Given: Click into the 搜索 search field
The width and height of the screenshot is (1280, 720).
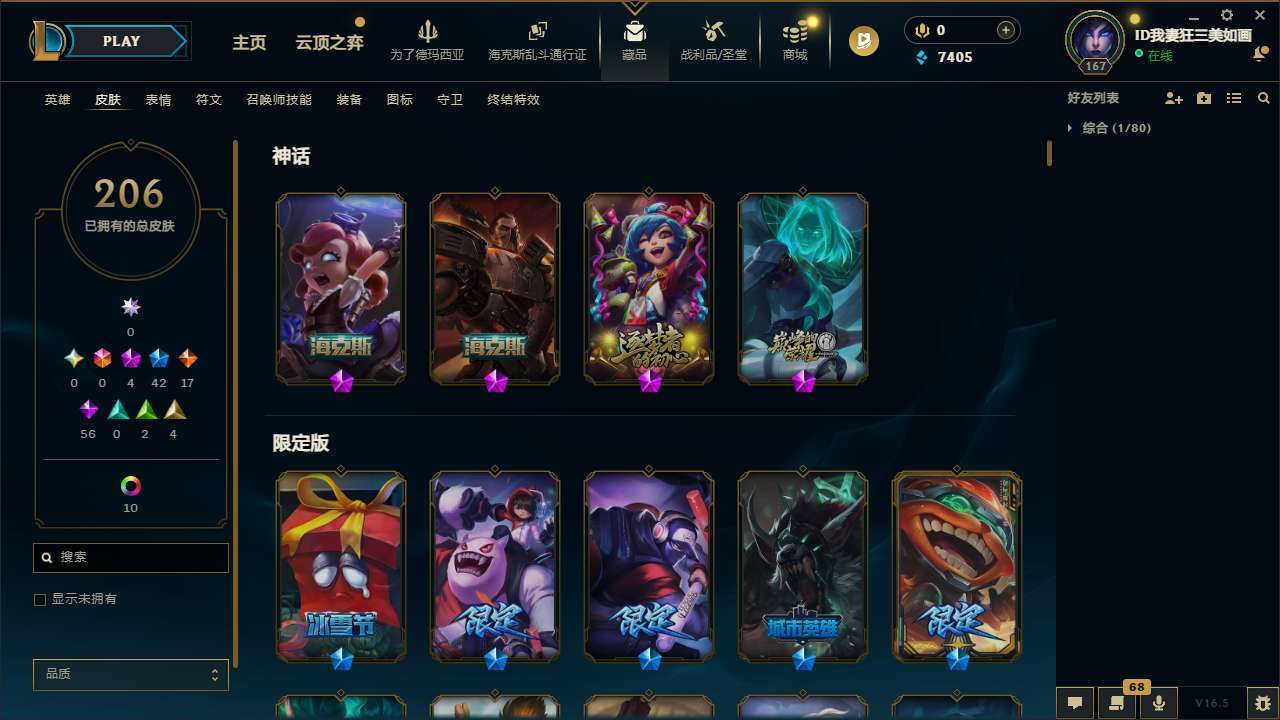Looking at the screenshot, I should coord(130,557).
